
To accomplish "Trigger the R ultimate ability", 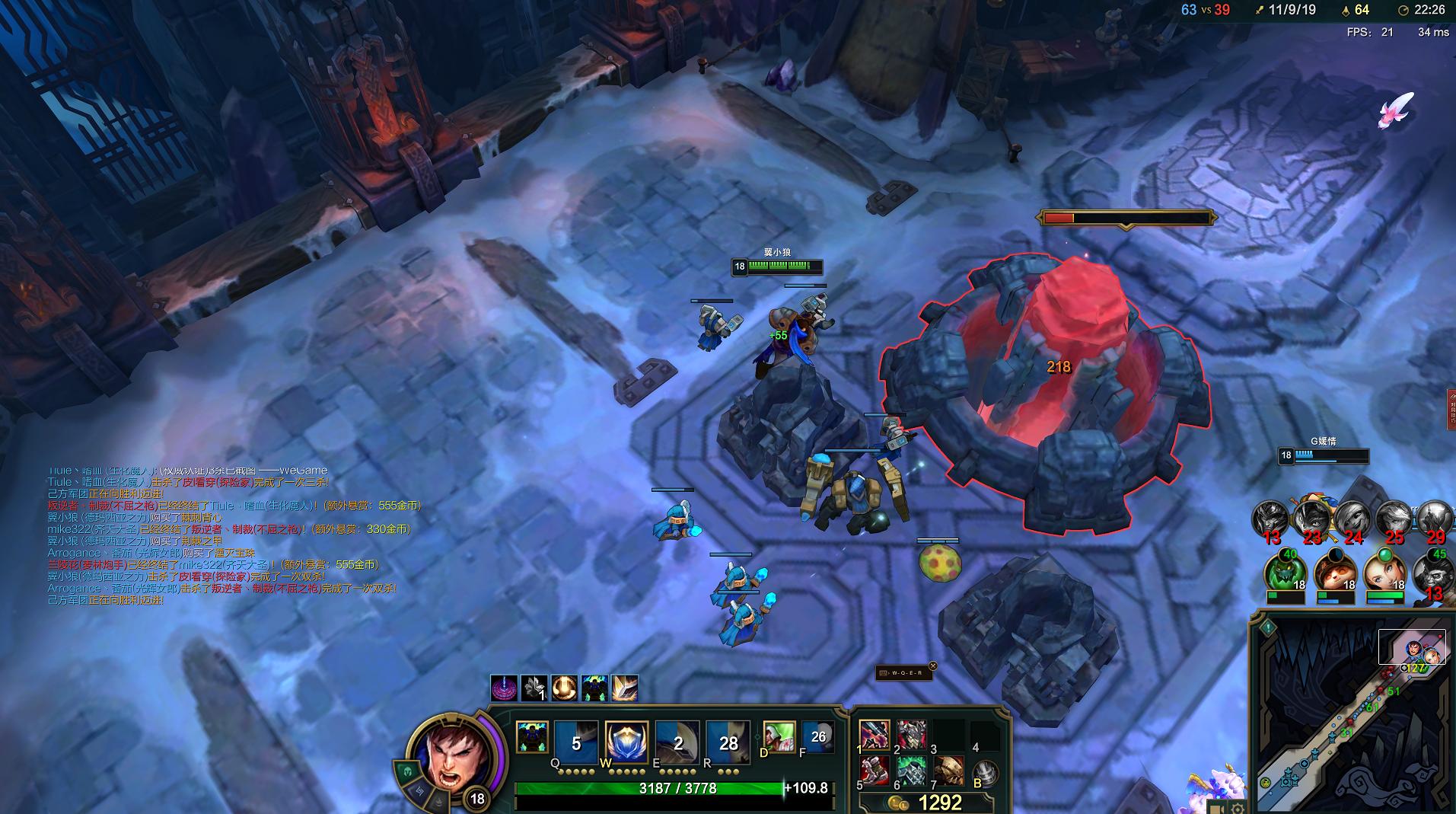I will click(728, 742).
